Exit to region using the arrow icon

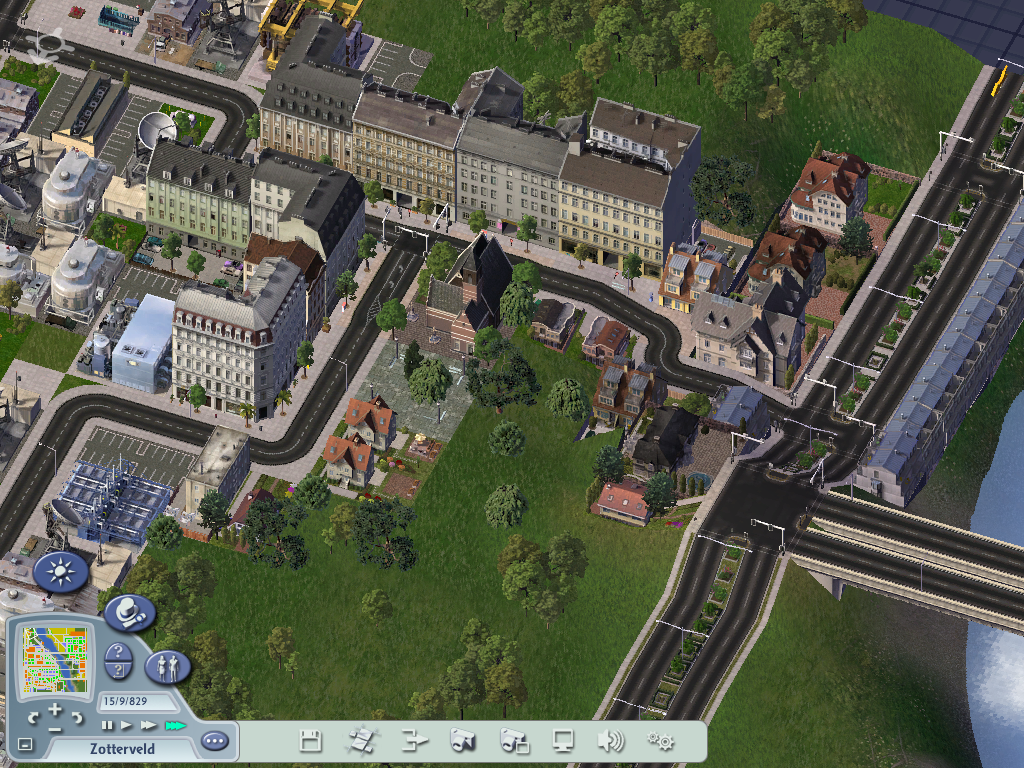(x=413, y=741)
